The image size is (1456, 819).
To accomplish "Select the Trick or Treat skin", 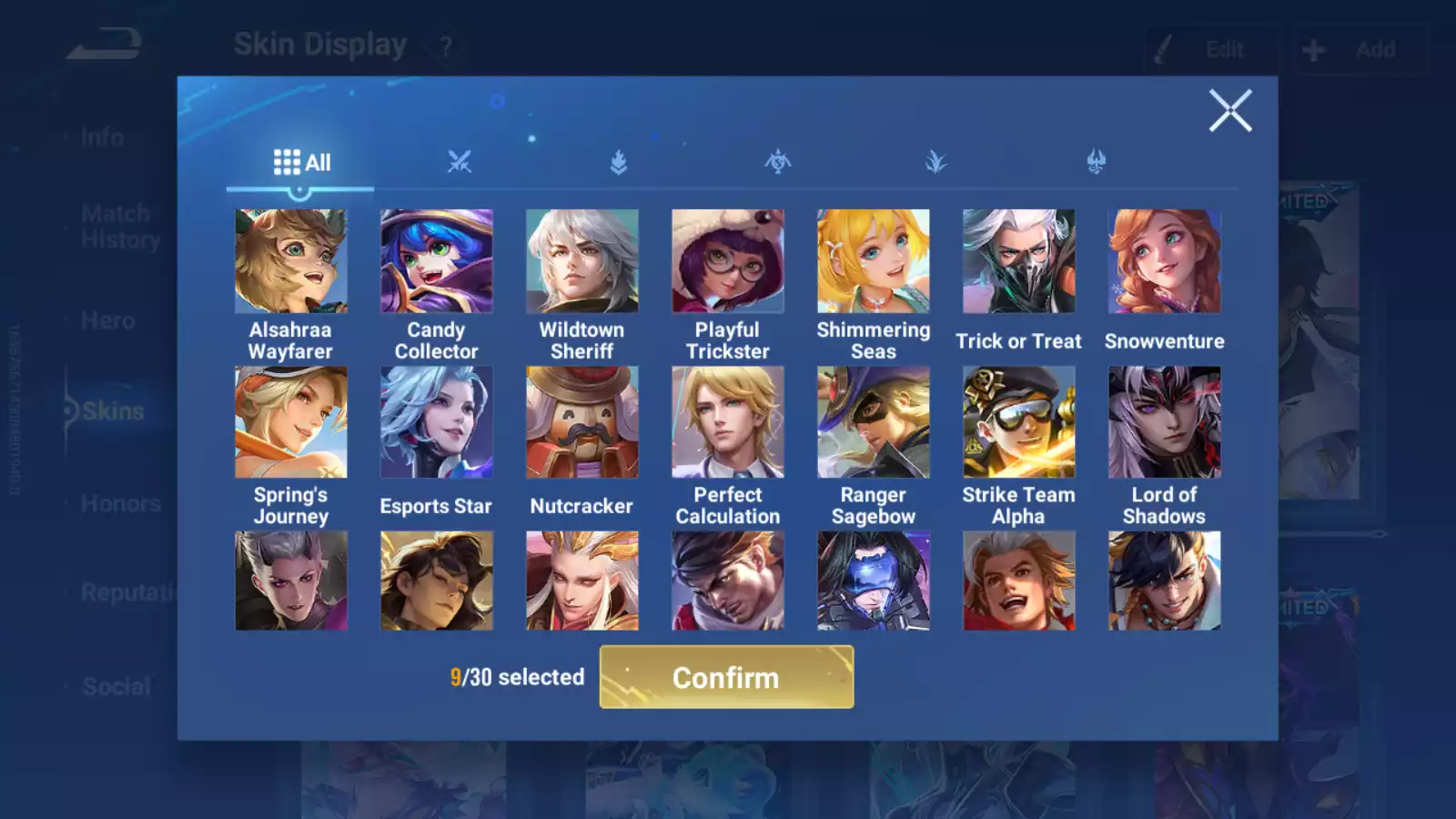I will 1019,262.
